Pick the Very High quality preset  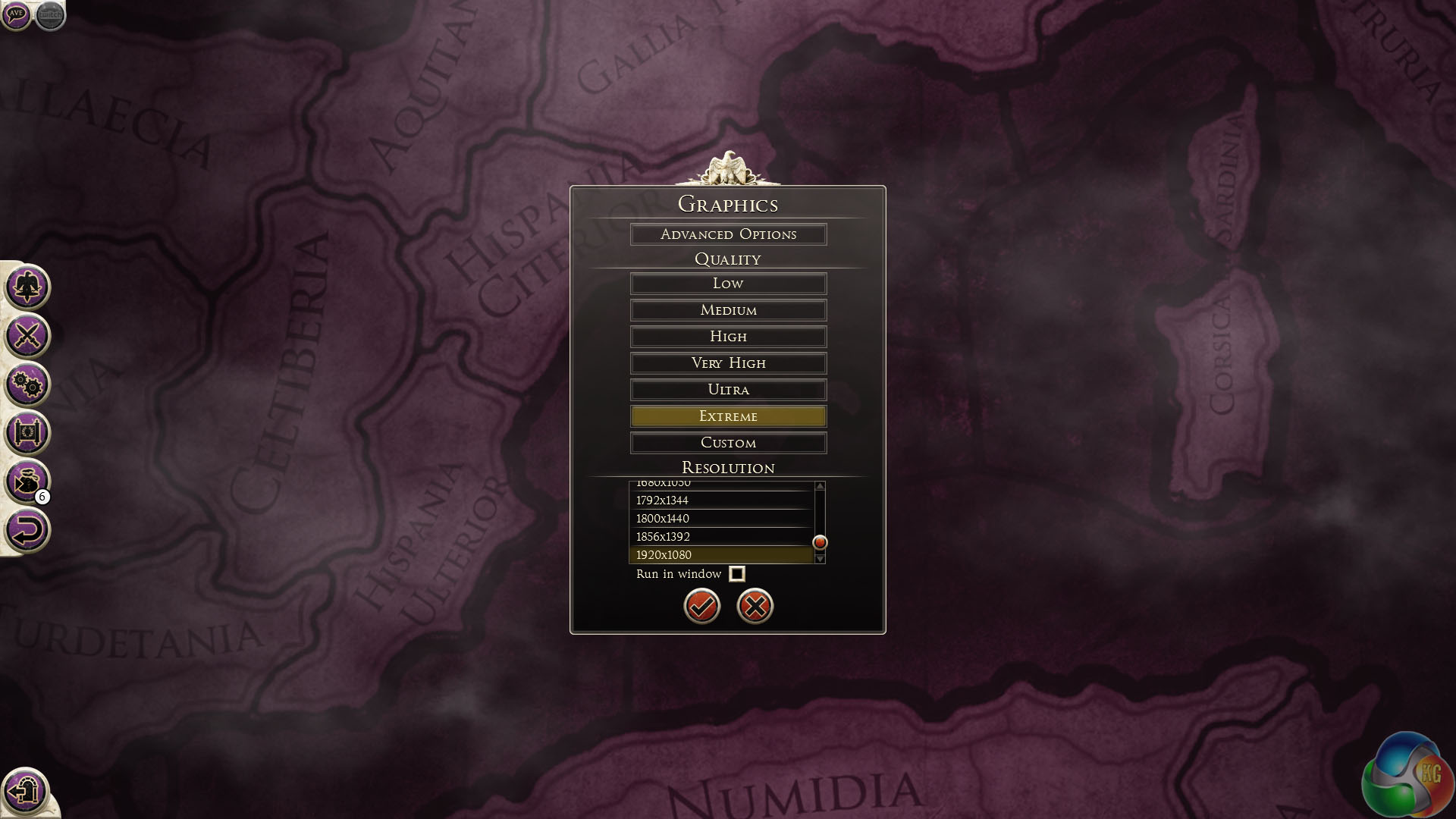728,363
